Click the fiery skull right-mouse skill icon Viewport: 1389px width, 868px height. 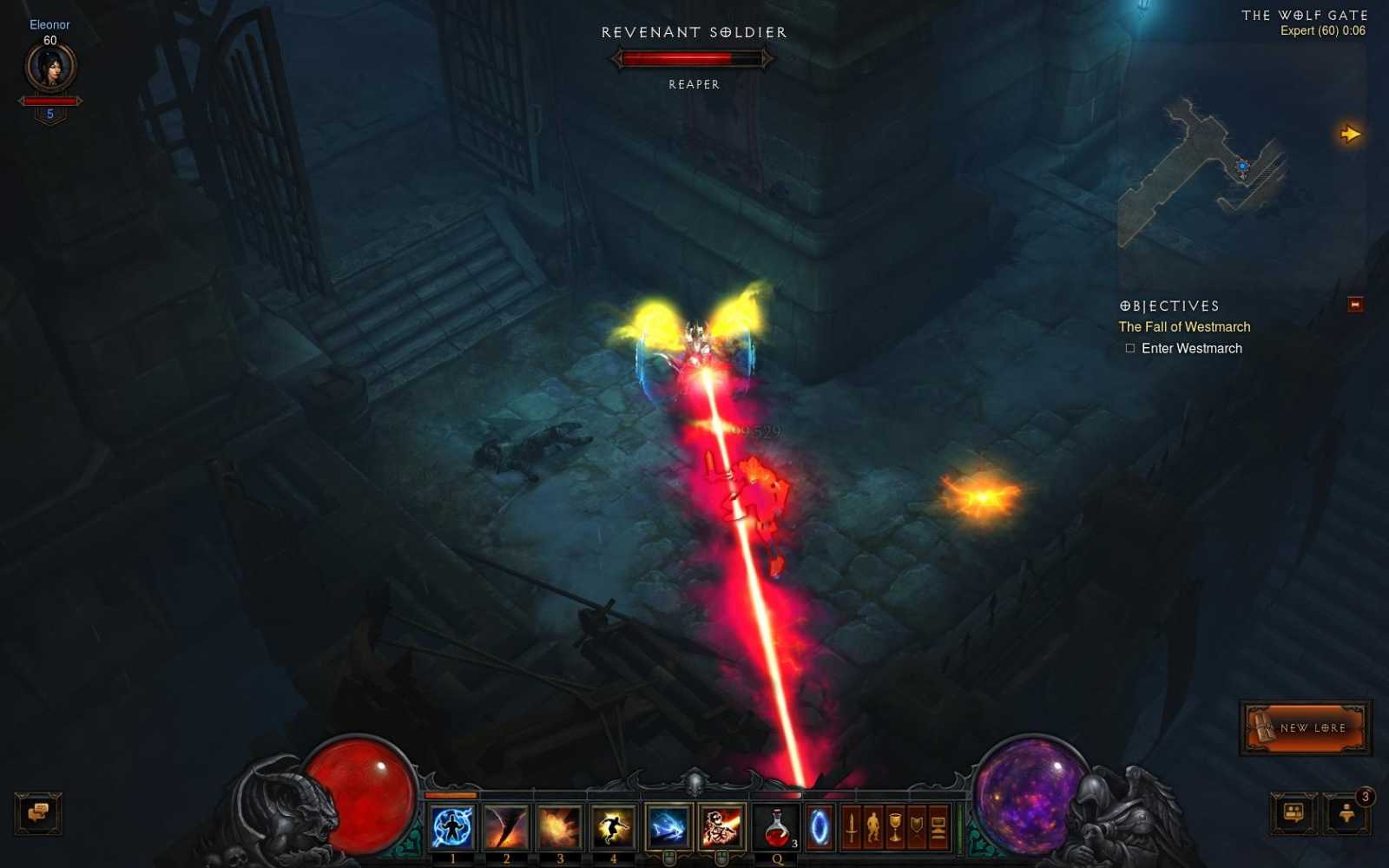pos(722,825)
